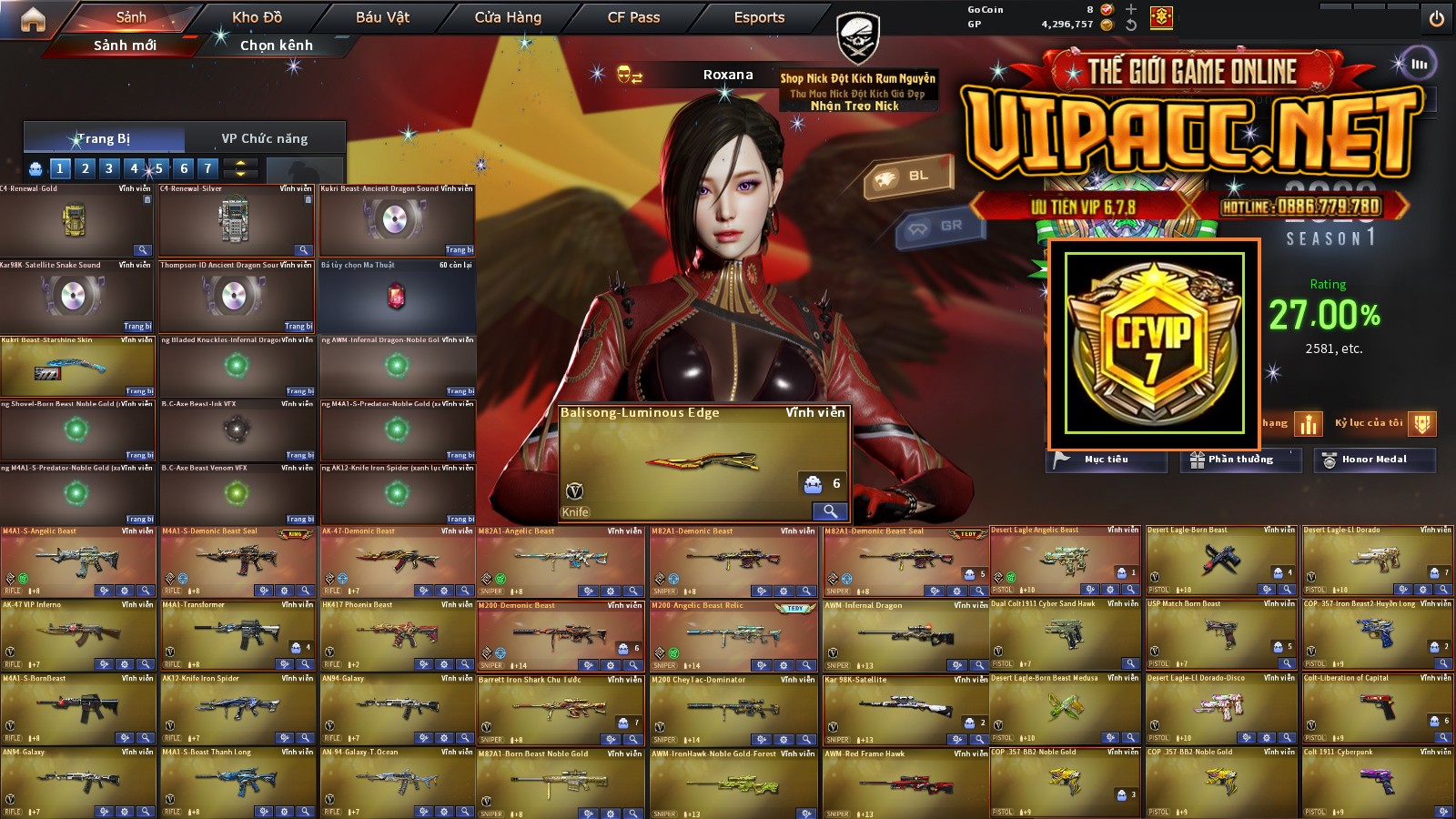Select the AK-47 VIP Inferno rifle slot
This screenshot has width=1456, height=819.
[x=77, y=632]
